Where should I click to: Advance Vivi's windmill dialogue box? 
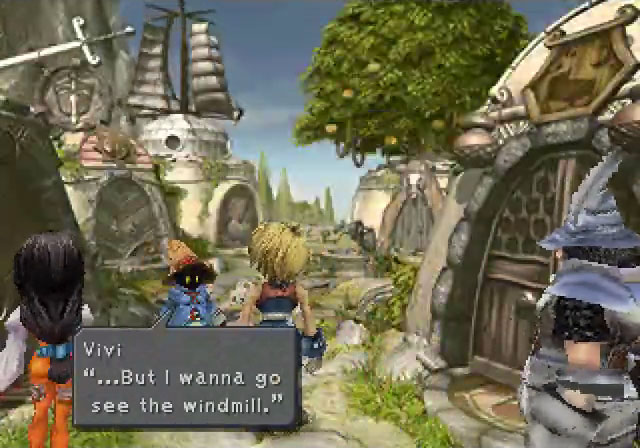coord(185,383)
